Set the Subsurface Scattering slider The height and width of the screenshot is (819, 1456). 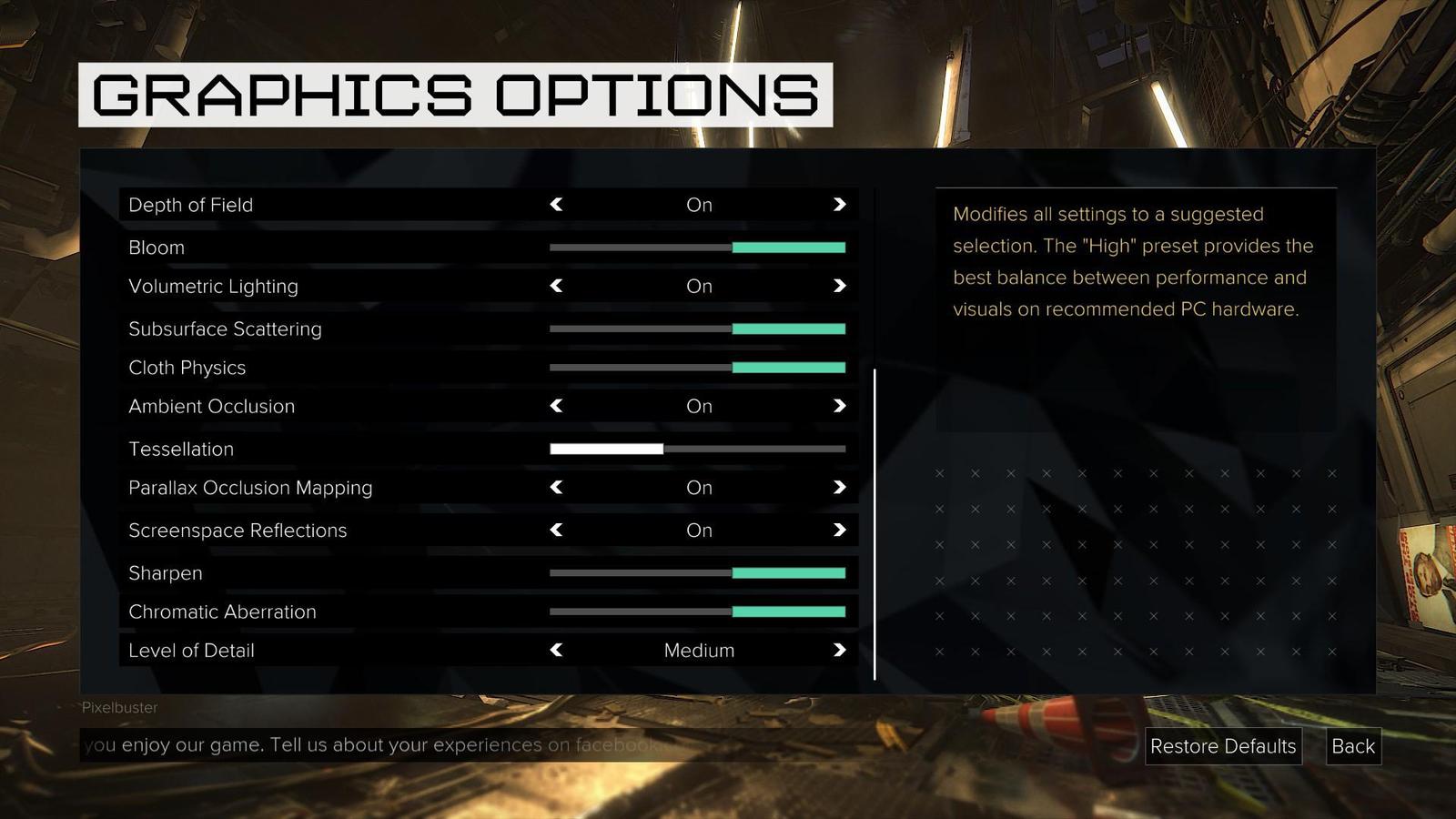[x=698, y=329]
